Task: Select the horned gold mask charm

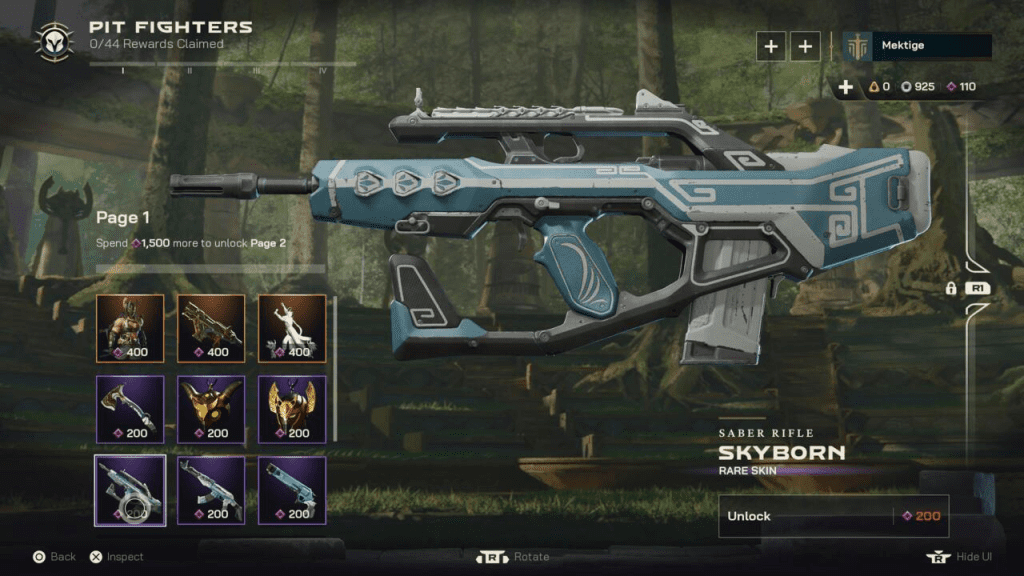Action: pos(211,409)
